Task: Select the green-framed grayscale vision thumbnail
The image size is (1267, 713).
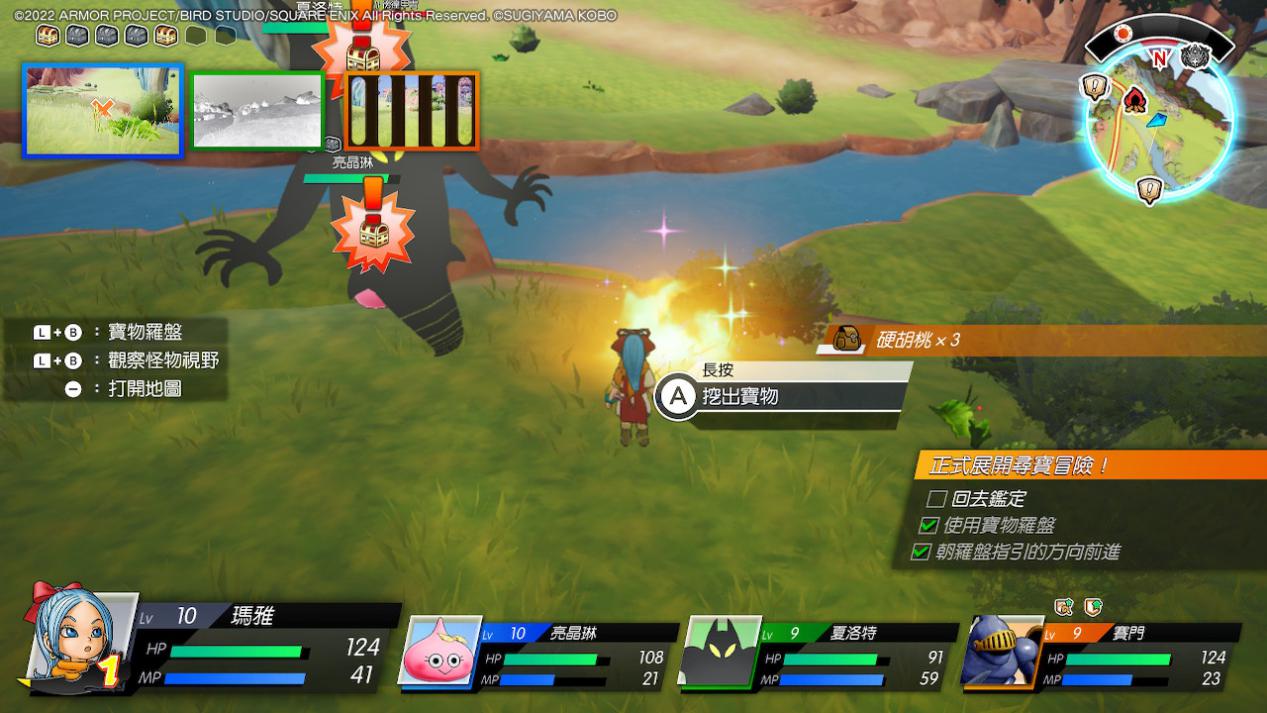Action: 257,110
